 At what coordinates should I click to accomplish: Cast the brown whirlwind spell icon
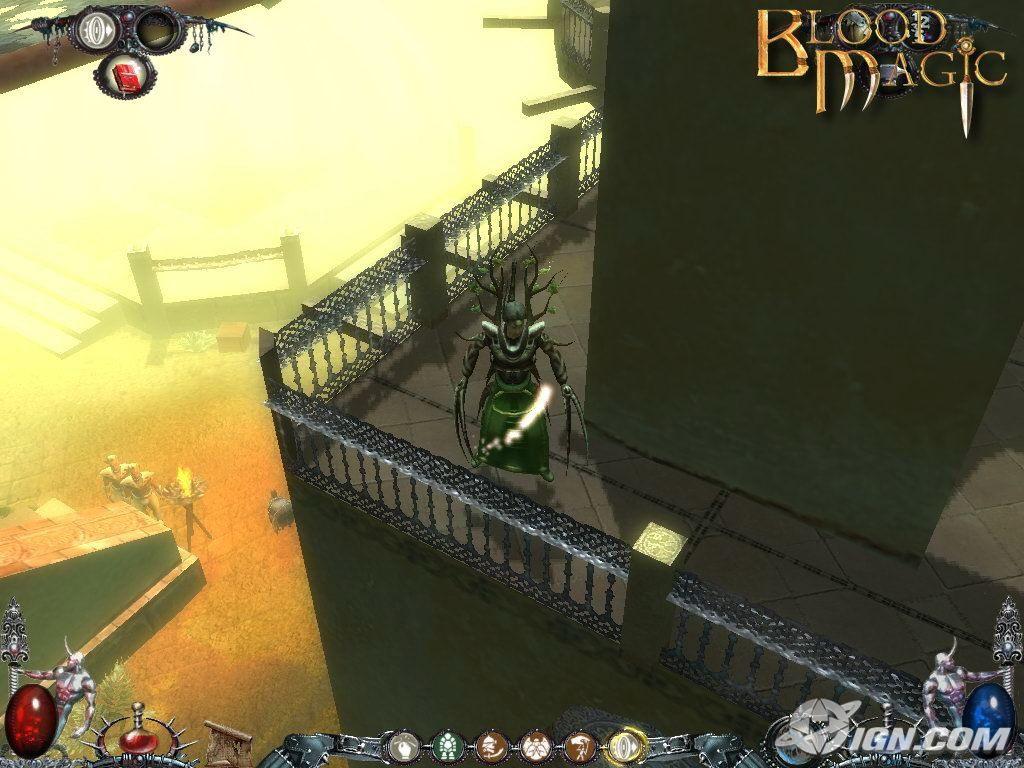tap(491, 745)
